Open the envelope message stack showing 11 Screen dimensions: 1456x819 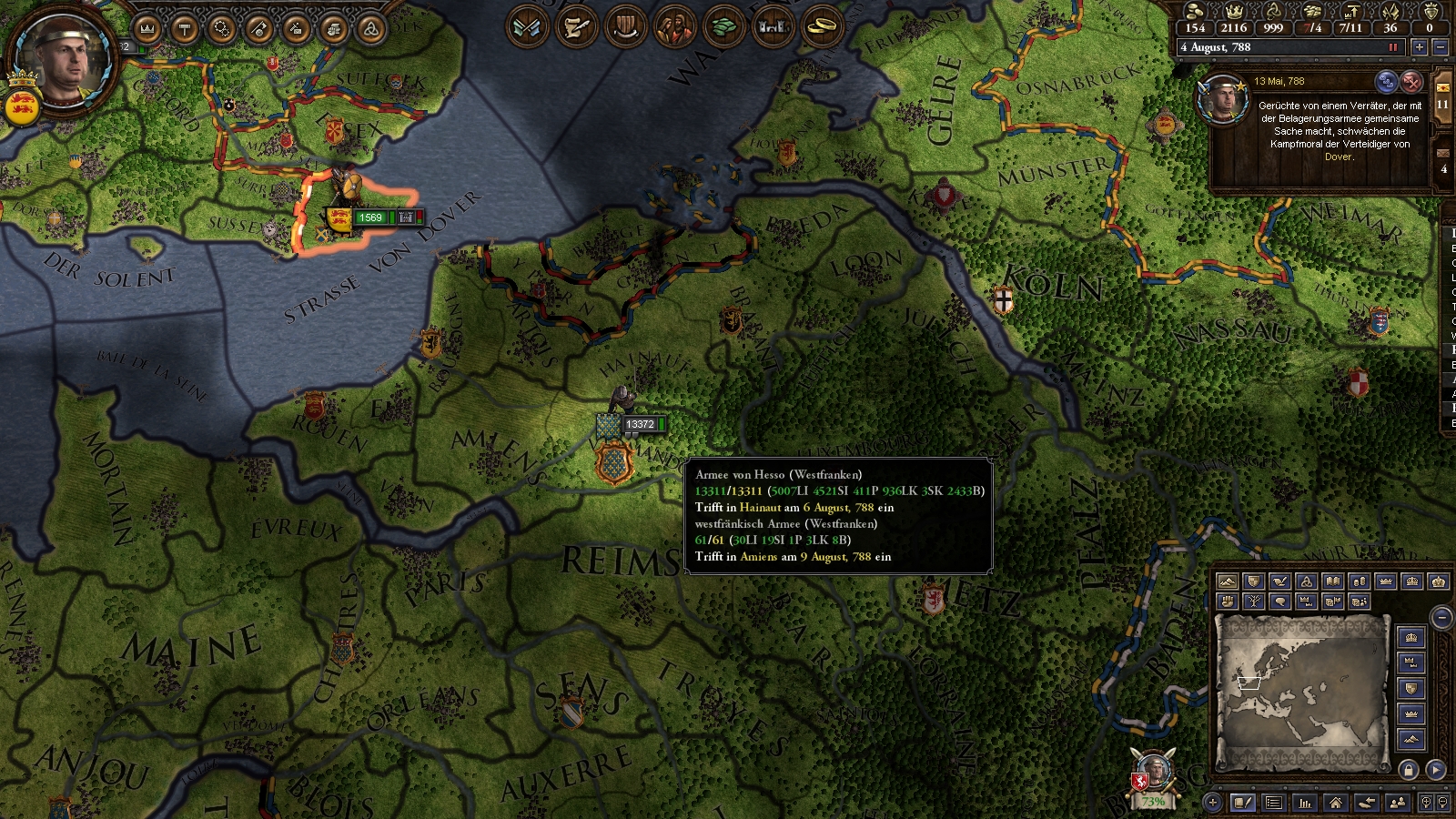pos(1442,96)
